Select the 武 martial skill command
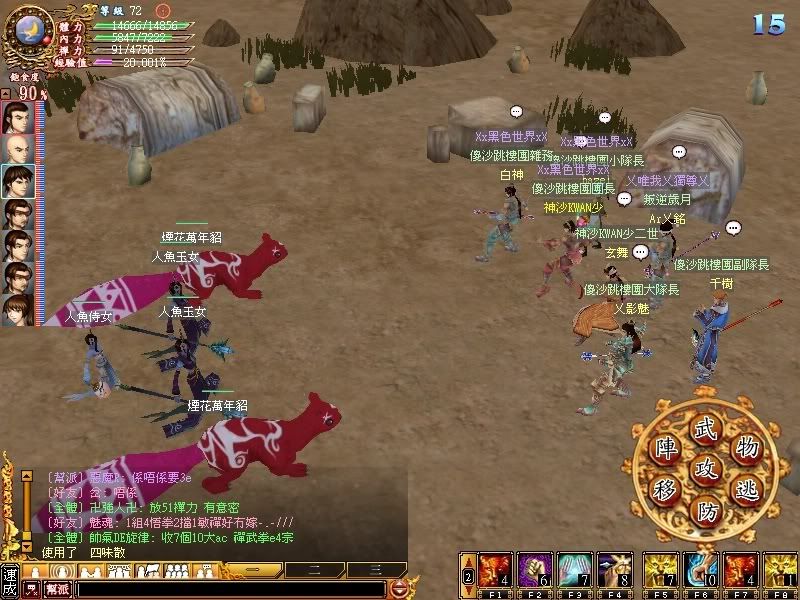800x600 pixels. tap(706, 424)
